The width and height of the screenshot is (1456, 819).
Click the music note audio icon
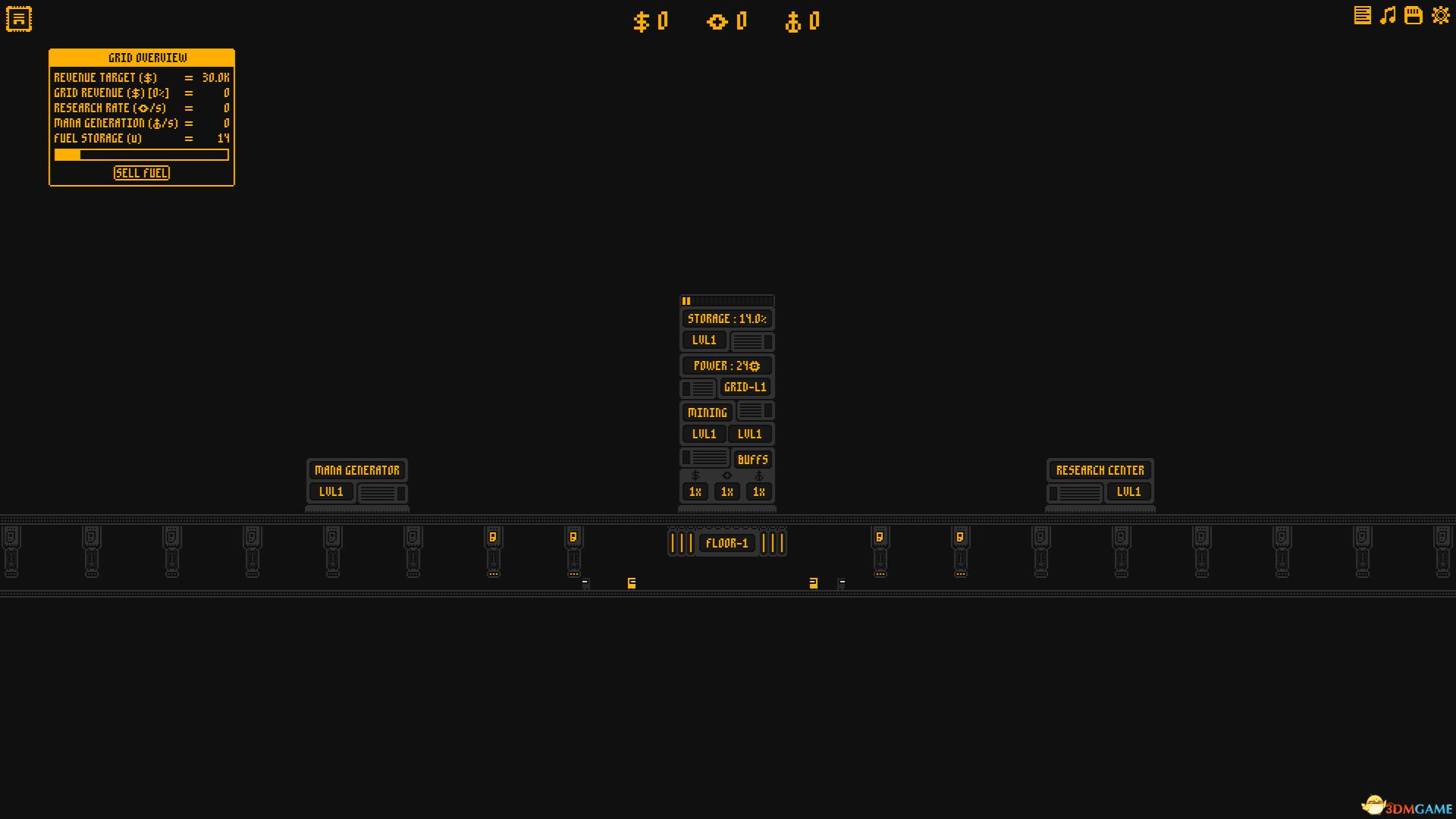point(1387,14)
